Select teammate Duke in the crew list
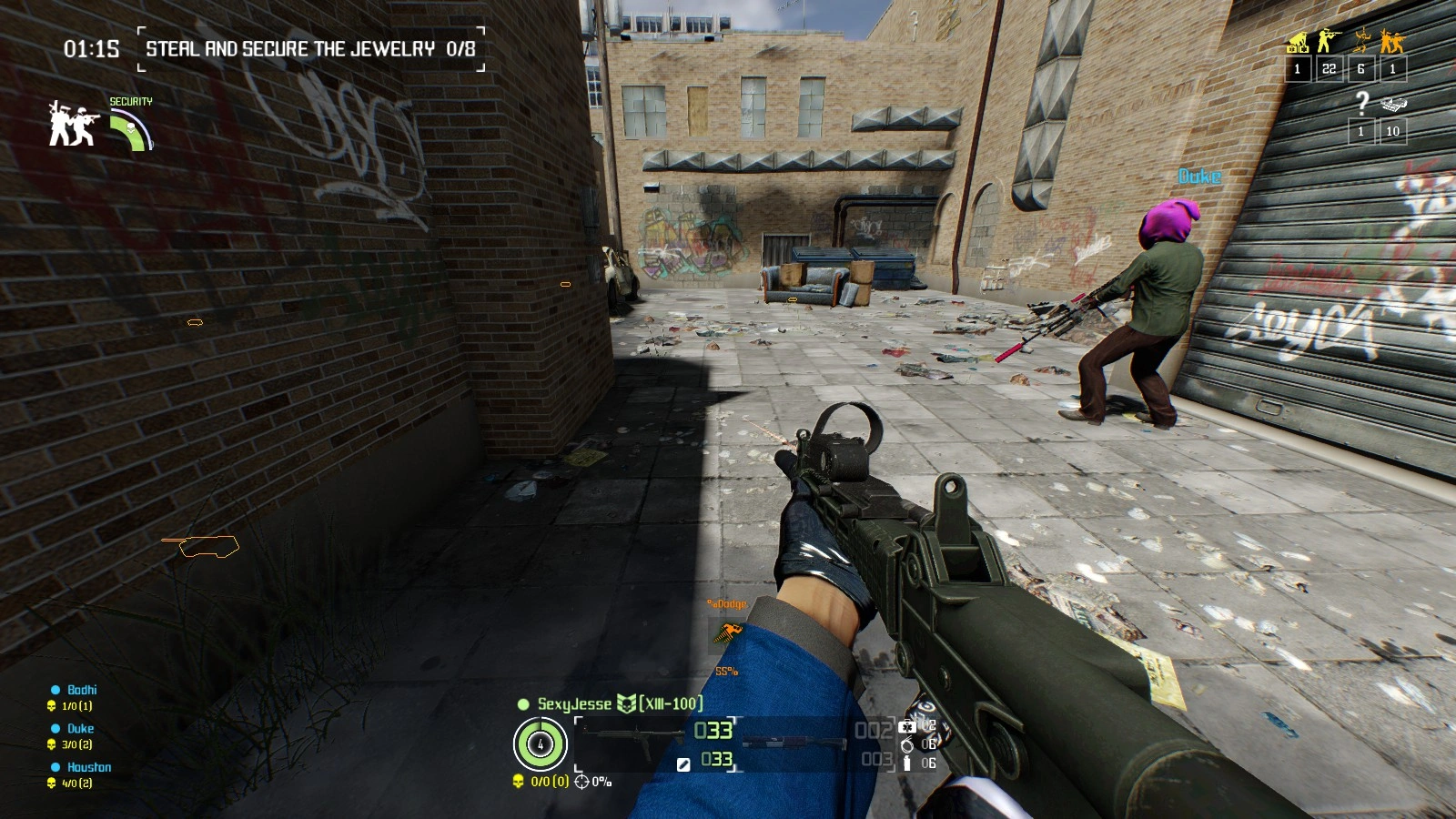 point(80,728)
